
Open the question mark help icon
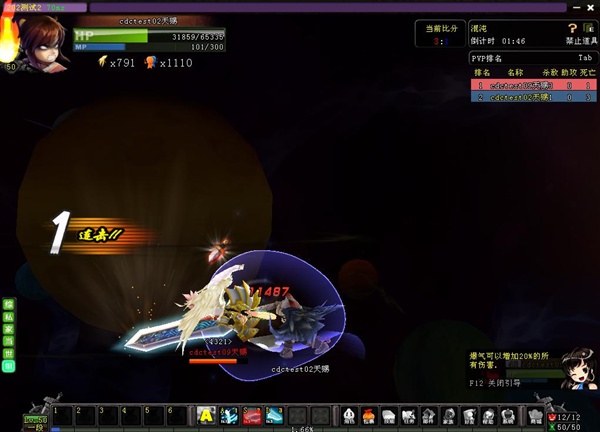tap(573, 28)
